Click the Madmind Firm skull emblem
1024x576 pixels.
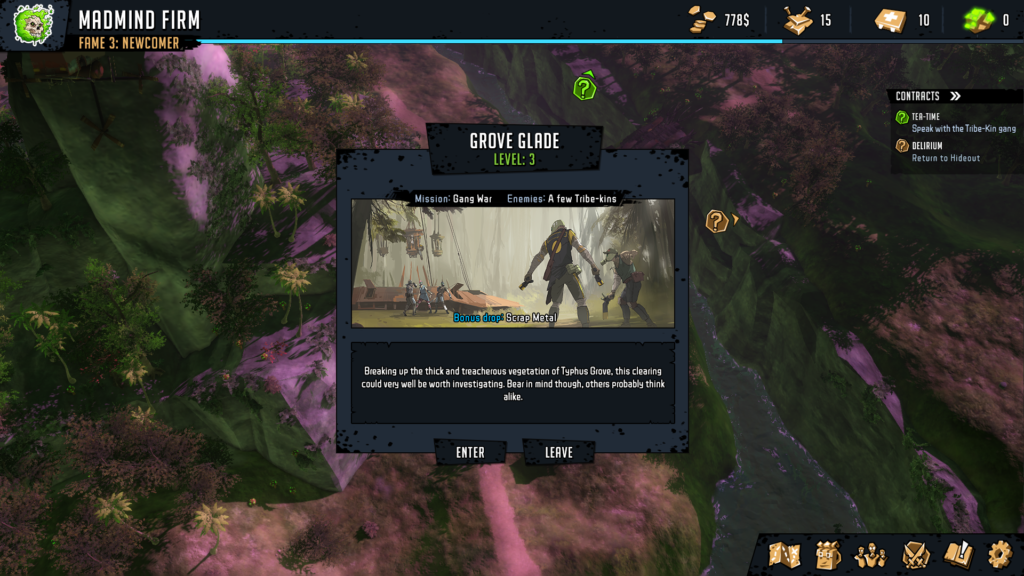(34, 24)
